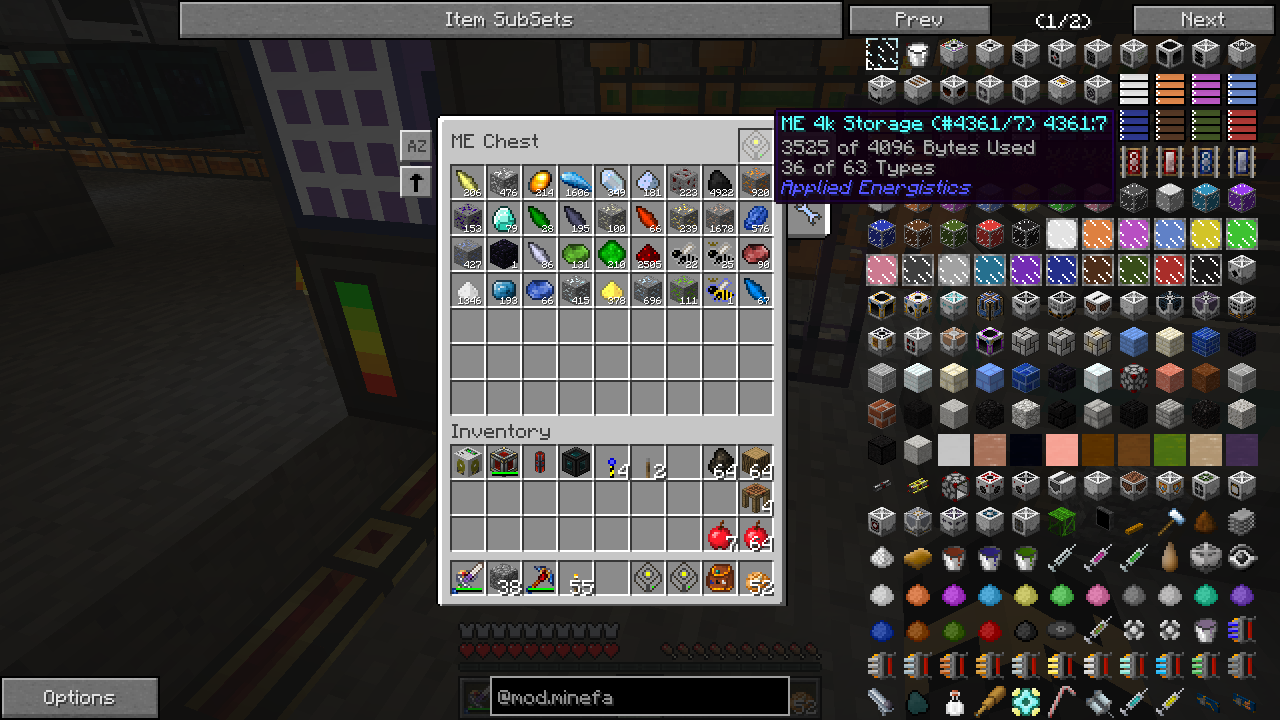1280x720 pixels.
Task: Go to the Next item page
Action: (1202, 20)
